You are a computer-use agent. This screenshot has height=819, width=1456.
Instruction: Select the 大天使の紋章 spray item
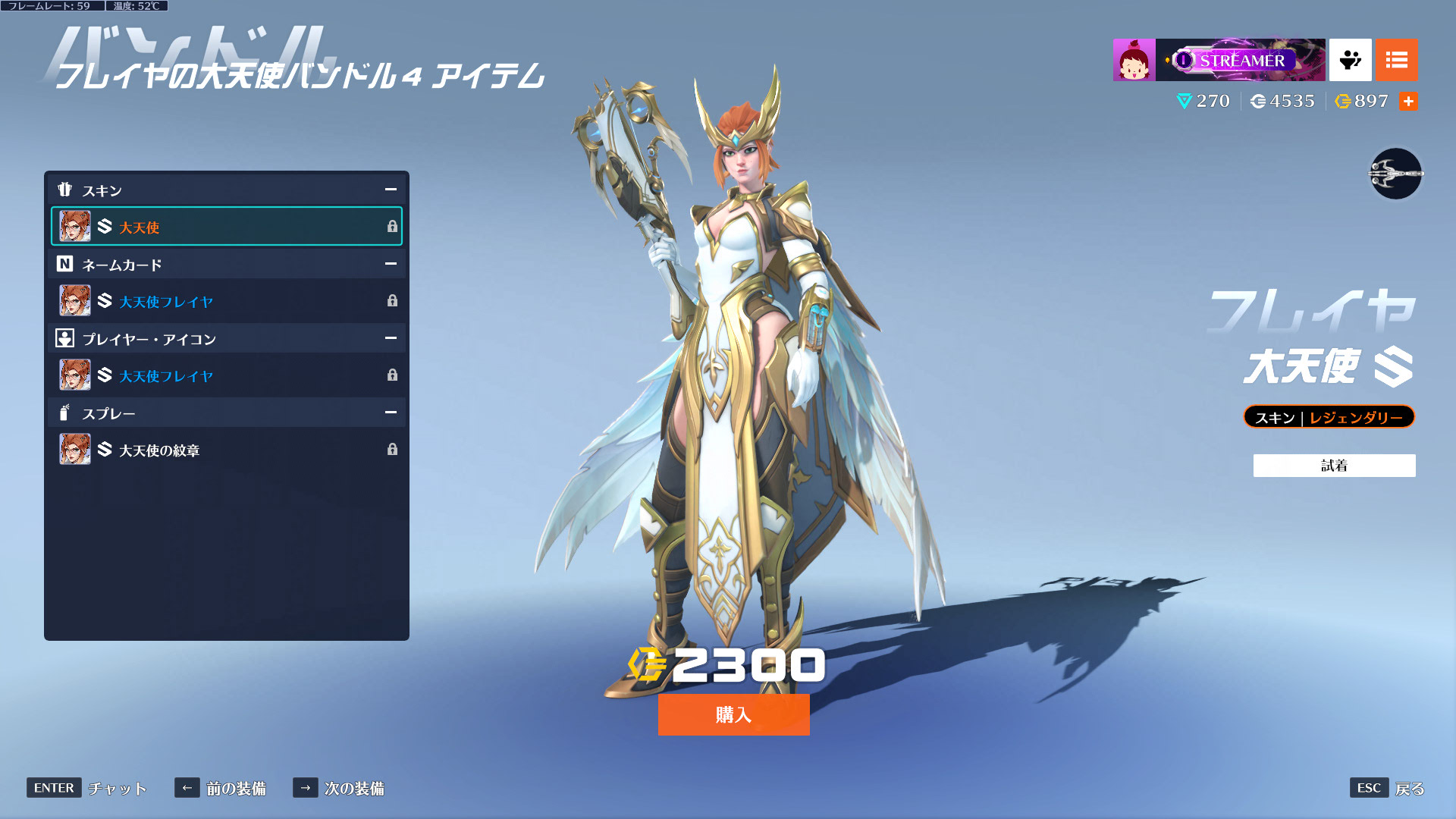[x=226, y=450]
